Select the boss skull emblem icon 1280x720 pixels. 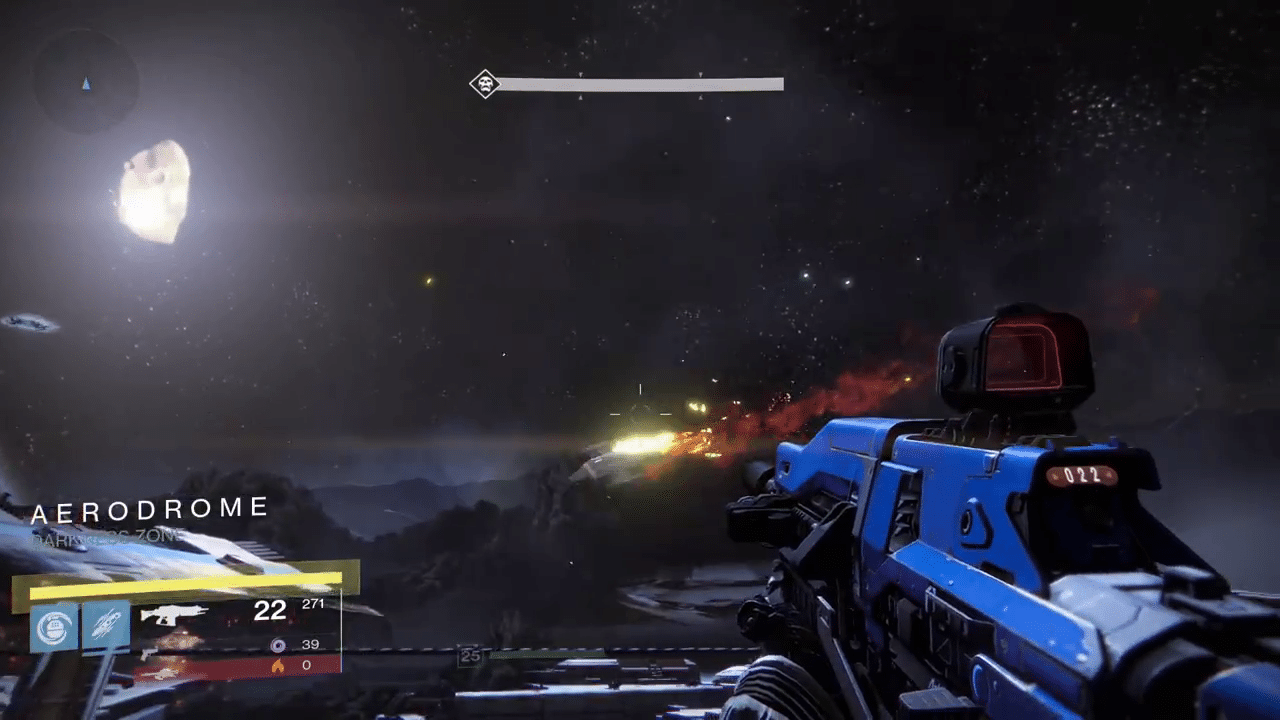[485, 84]
